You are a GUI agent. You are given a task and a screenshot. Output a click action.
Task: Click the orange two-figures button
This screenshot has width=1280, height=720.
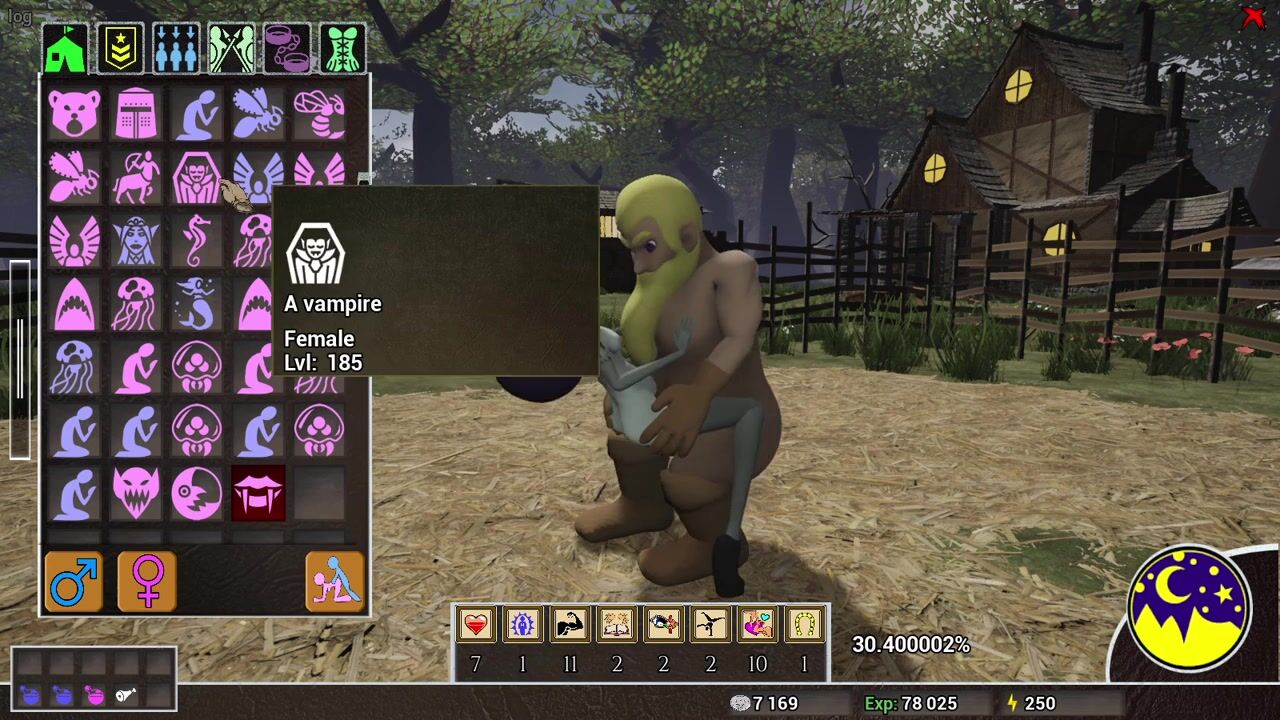point(335,581)
